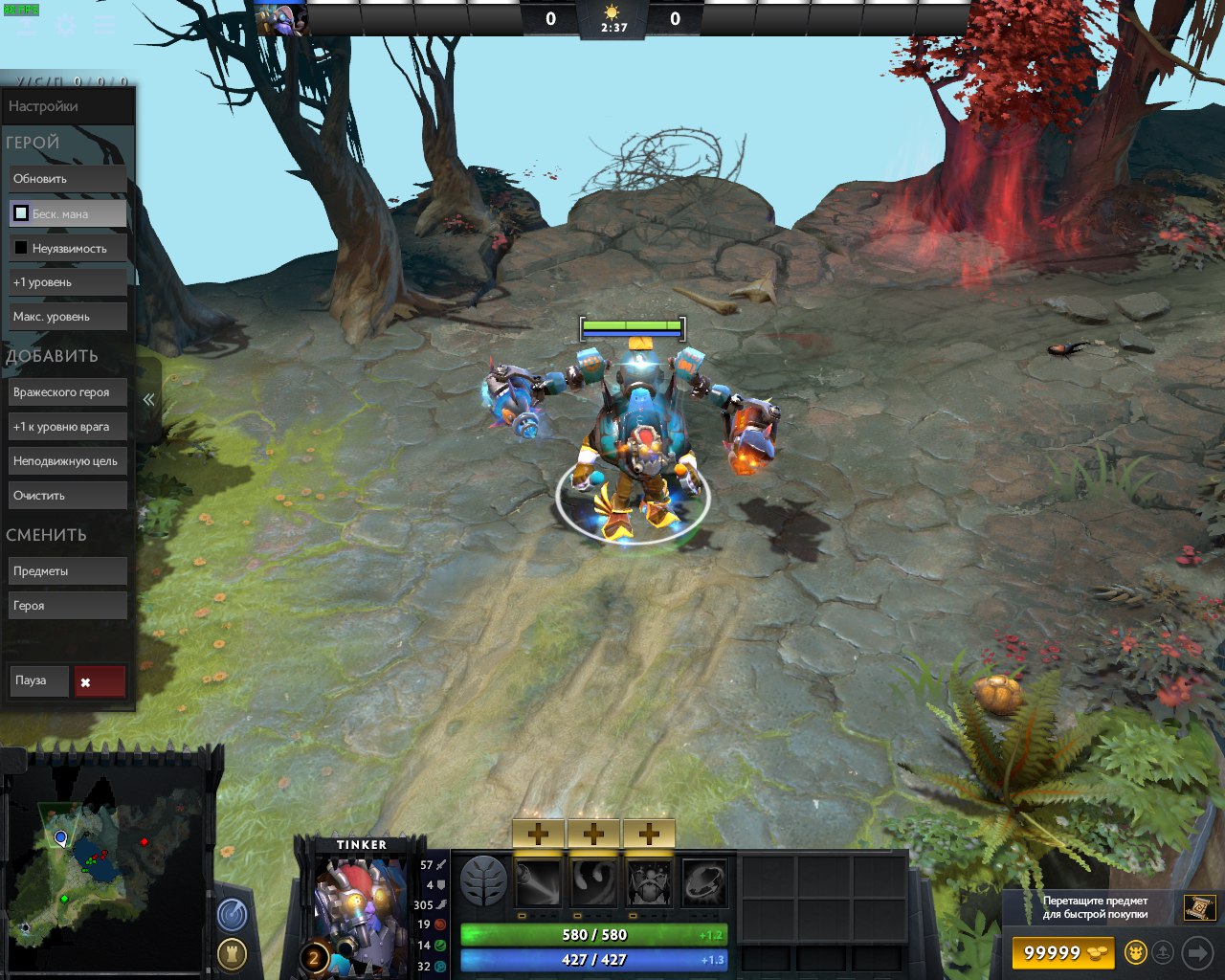The image size is (1225, 980).
Task: Click the Пауза button
Action: (38, 680)
